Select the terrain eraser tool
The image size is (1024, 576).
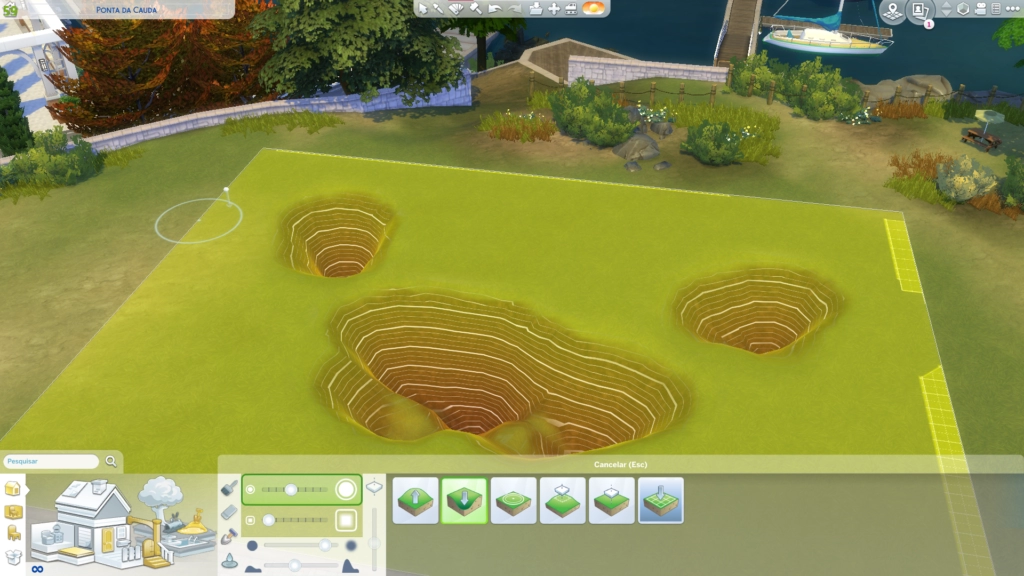click(x=229, y=512)
